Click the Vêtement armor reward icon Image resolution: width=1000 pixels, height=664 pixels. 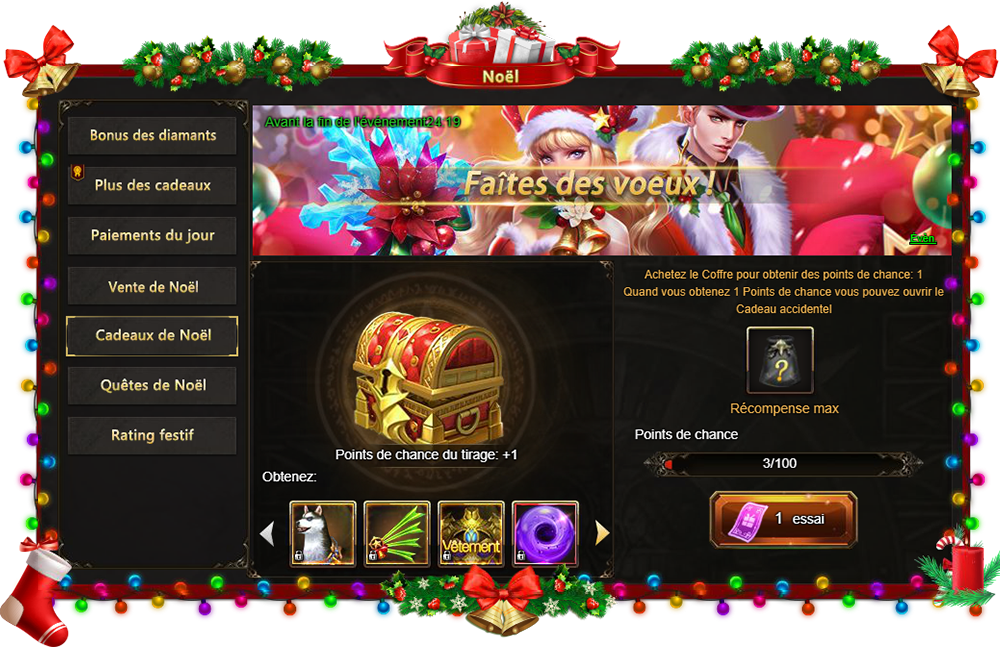coord(471,534)
